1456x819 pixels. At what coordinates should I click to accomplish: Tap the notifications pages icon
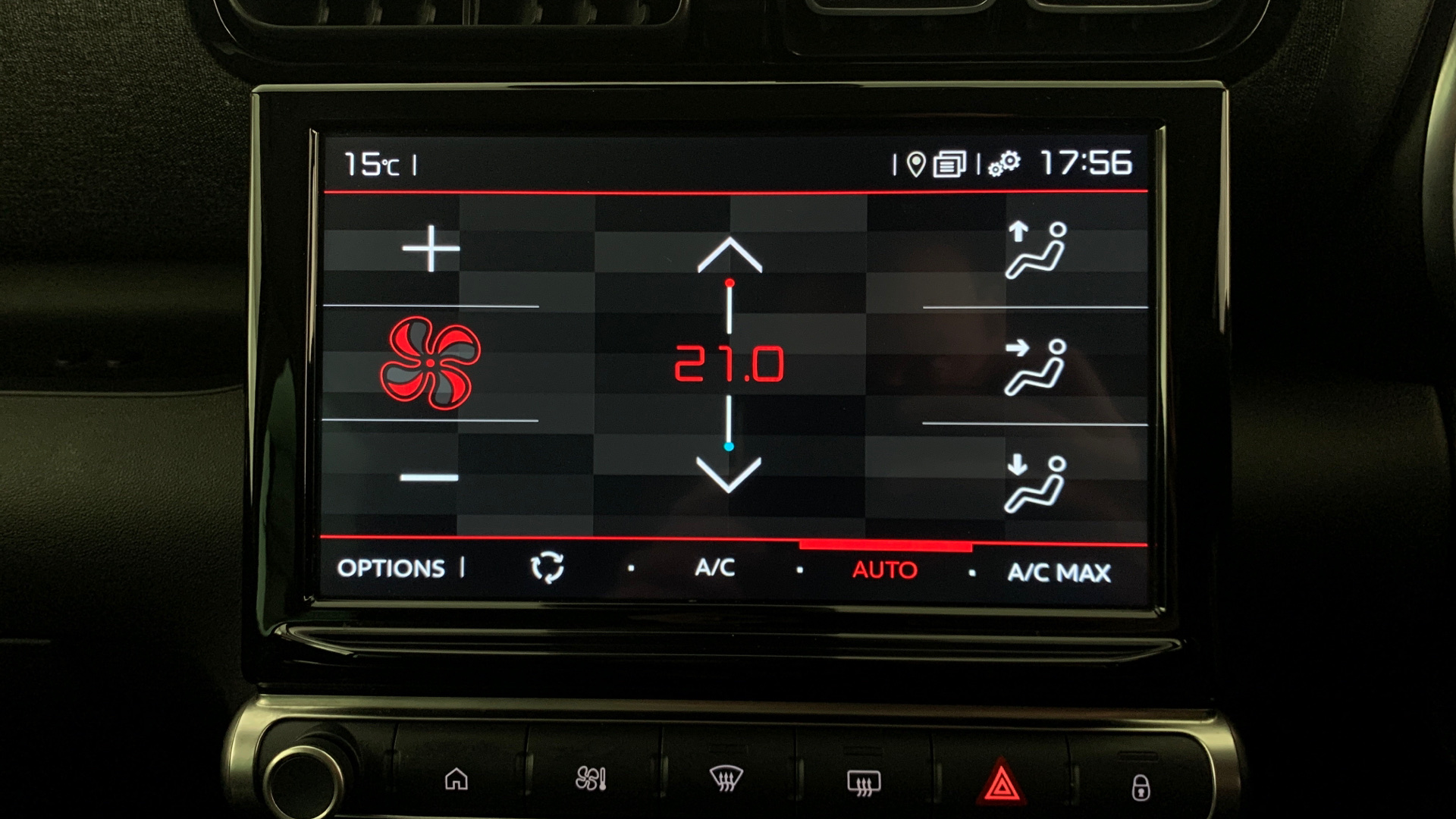tap(950, 162)
